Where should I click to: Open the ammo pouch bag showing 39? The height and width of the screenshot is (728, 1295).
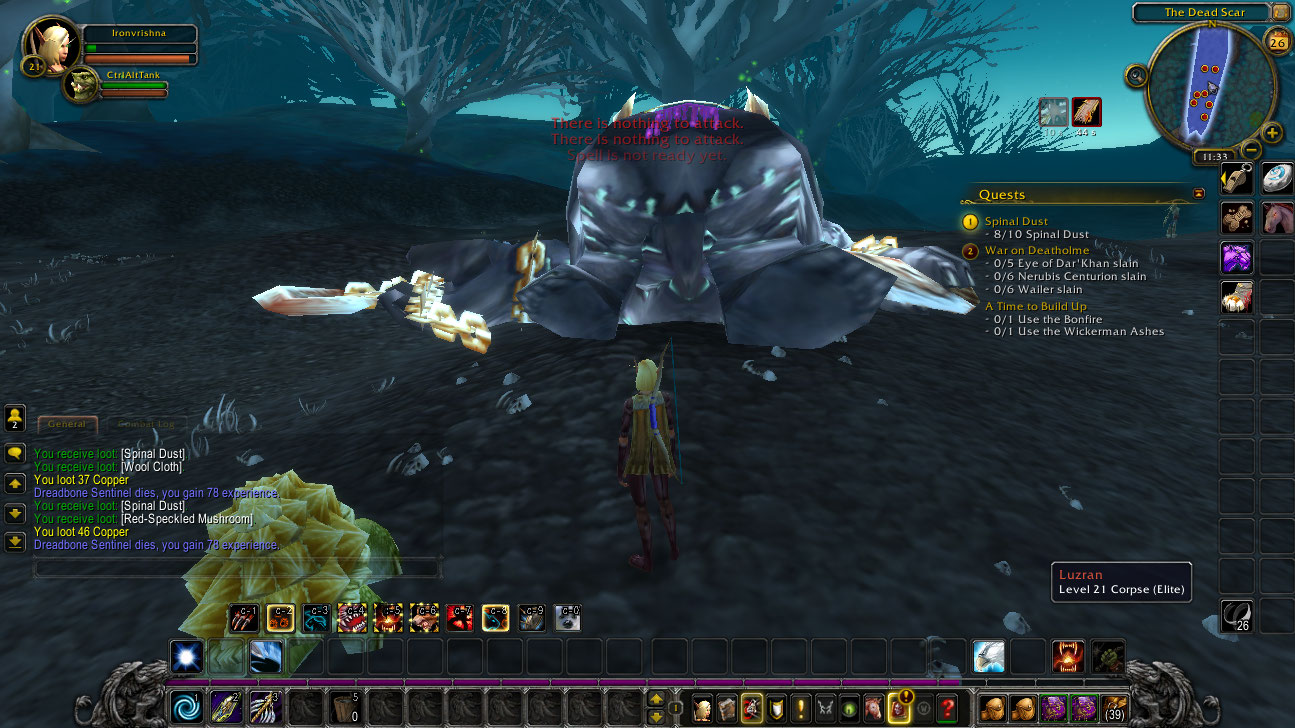pyautogui.click(x=1114, y=708)
